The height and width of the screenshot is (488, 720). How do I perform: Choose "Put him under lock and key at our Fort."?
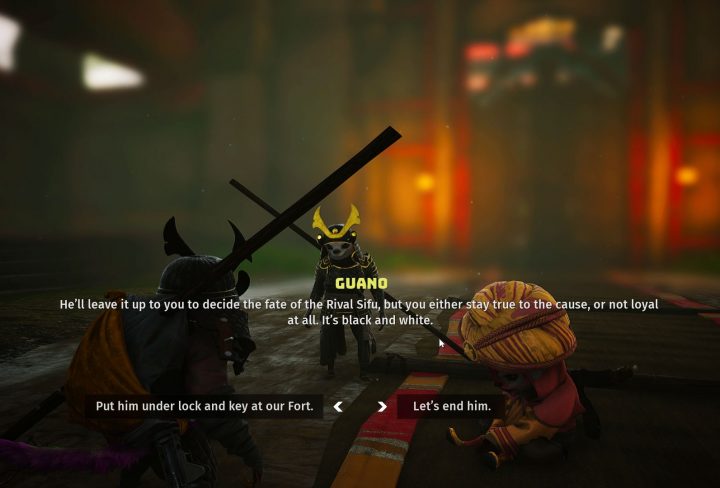pos(204,406)
